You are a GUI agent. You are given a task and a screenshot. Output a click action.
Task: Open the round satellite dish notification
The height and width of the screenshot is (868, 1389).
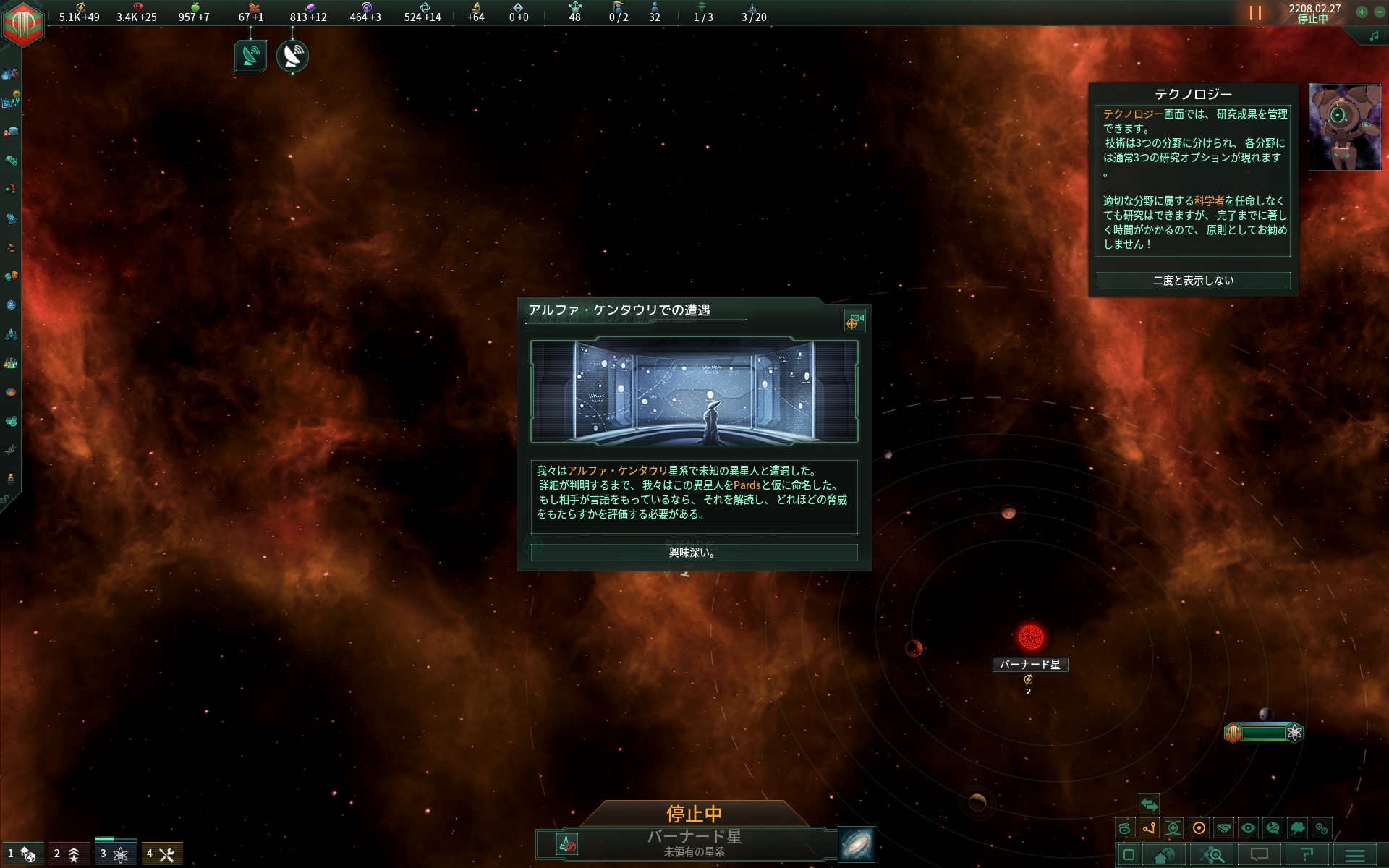point(292,56)
